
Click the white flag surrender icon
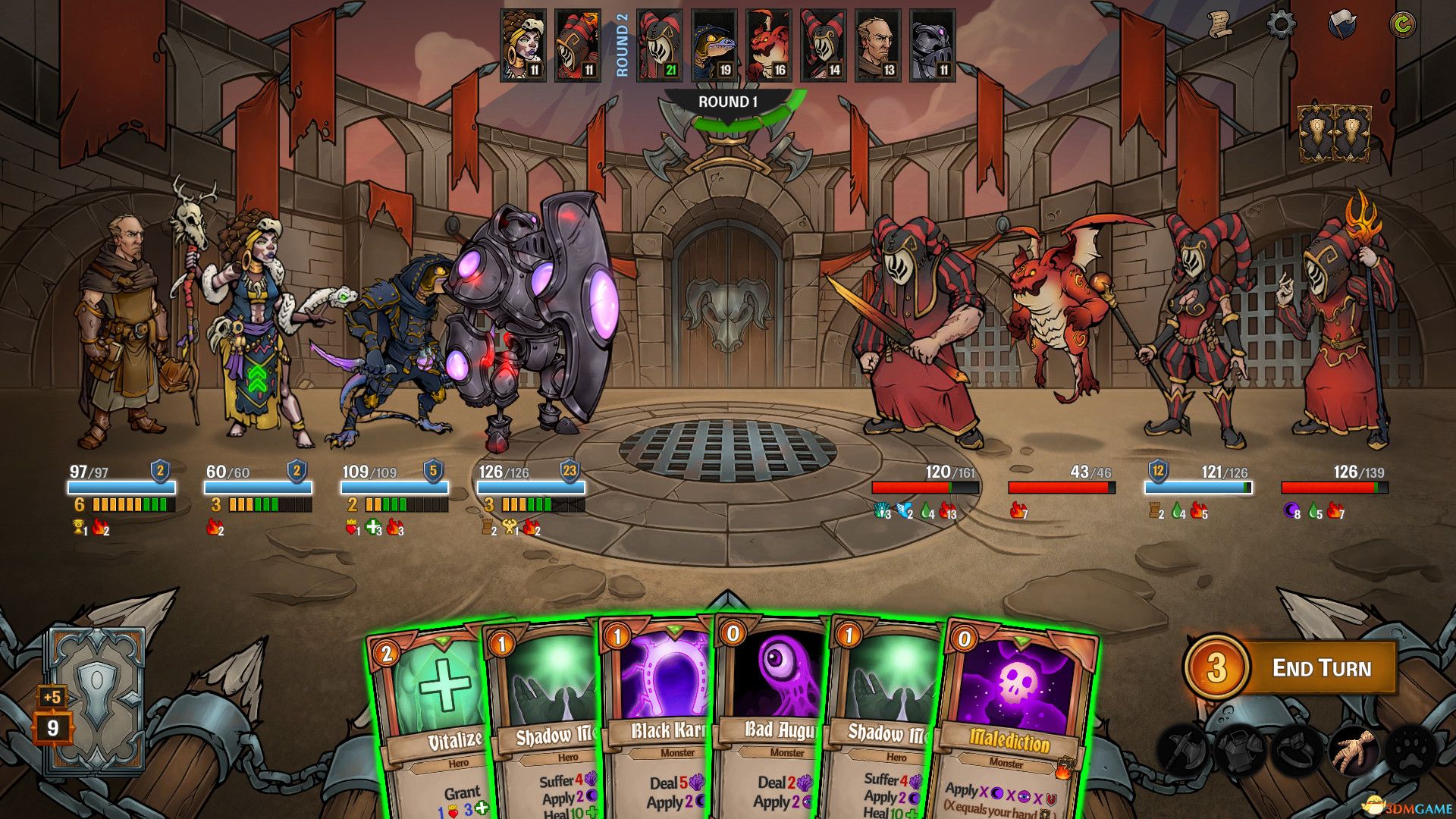tap(1341, 25)
